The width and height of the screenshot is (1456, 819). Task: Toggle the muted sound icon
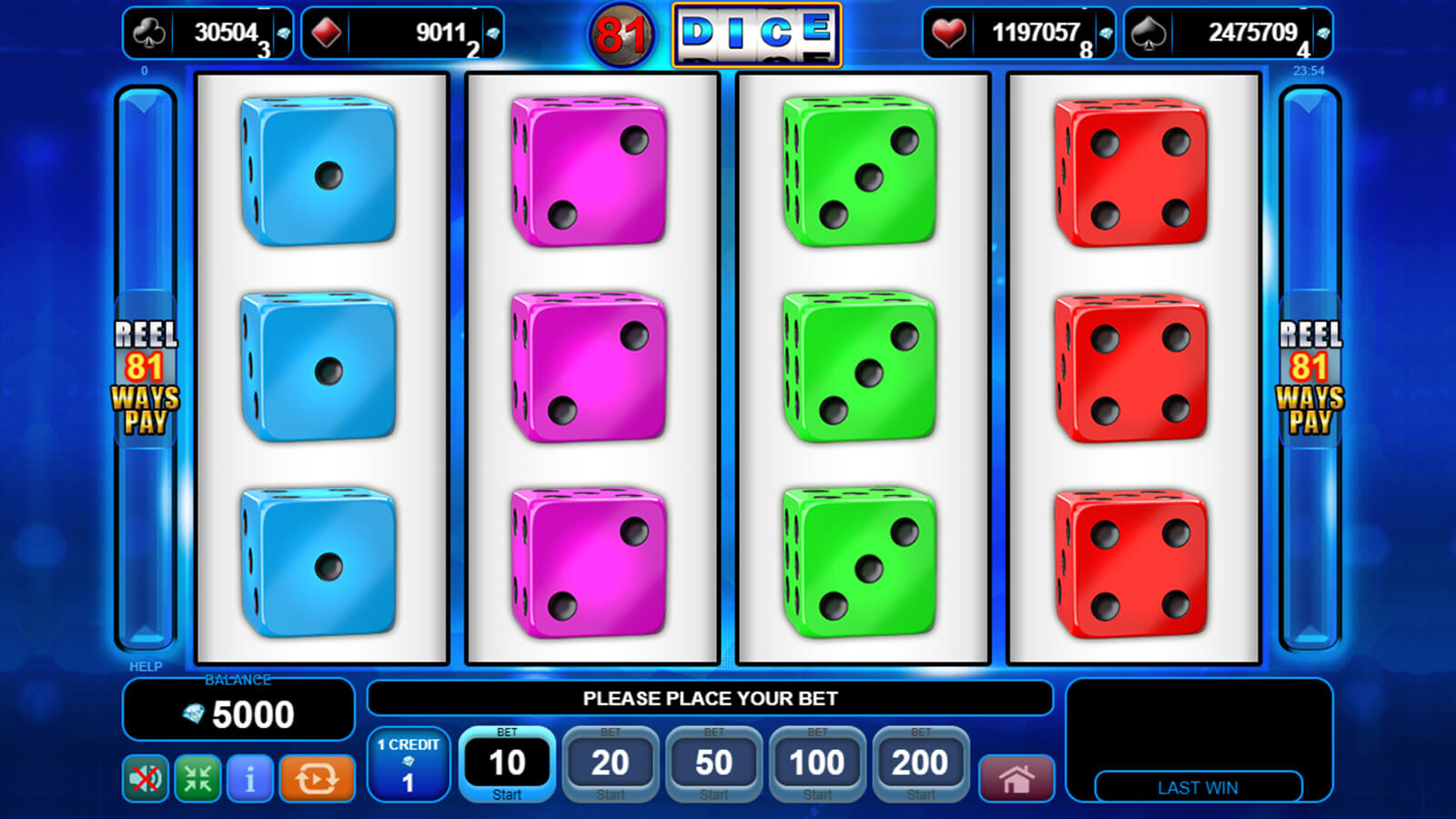146,779
